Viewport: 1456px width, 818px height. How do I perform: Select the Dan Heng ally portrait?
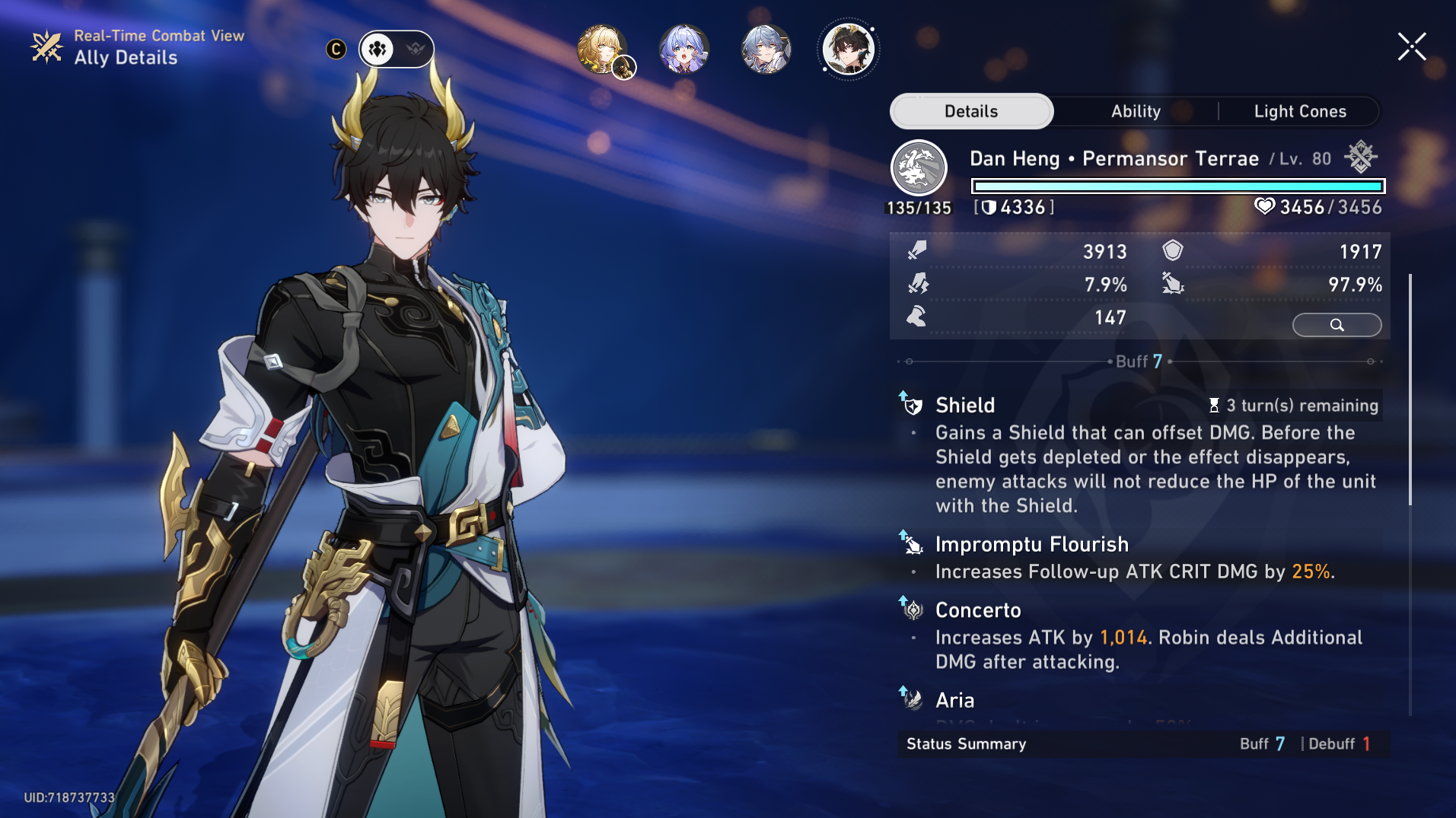(x=848, y=49)
